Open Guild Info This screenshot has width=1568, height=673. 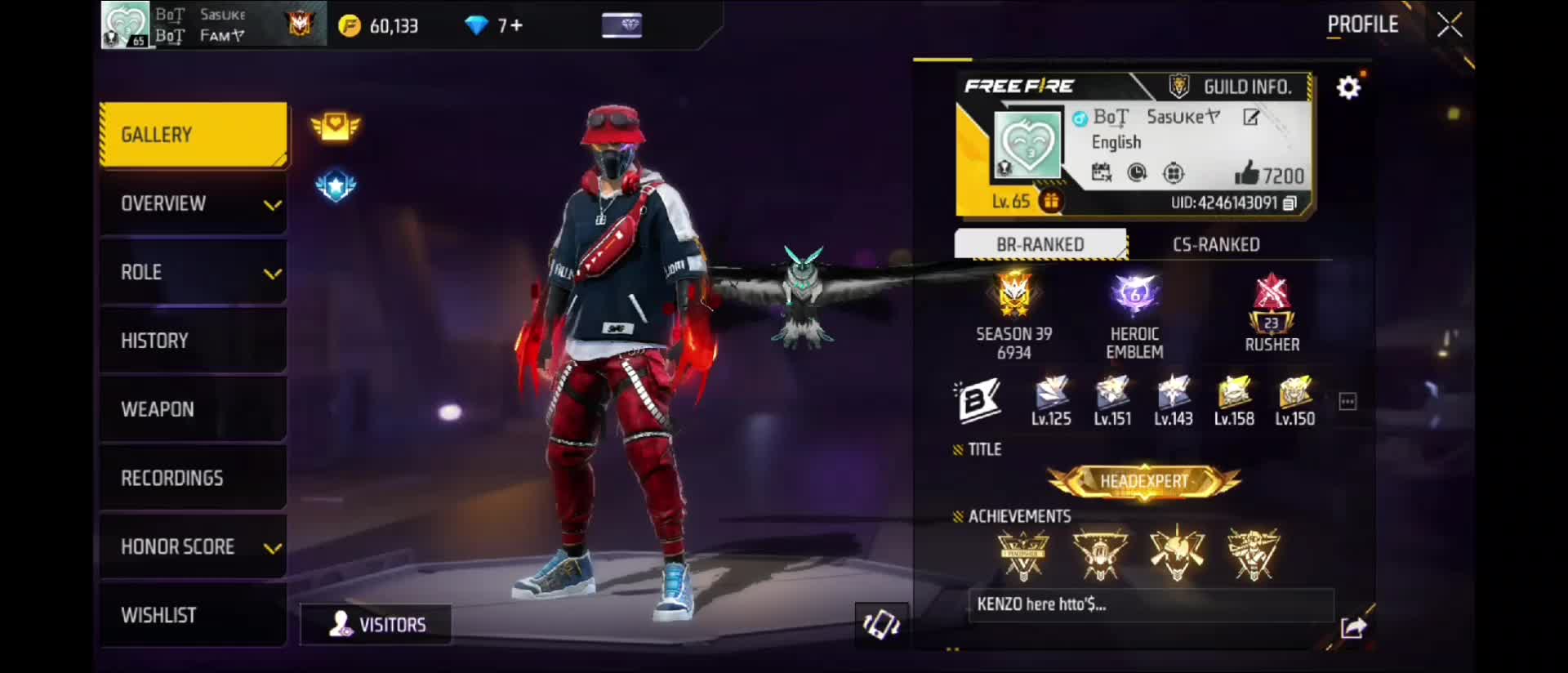pyautogui.click(x=1234, y=87)
